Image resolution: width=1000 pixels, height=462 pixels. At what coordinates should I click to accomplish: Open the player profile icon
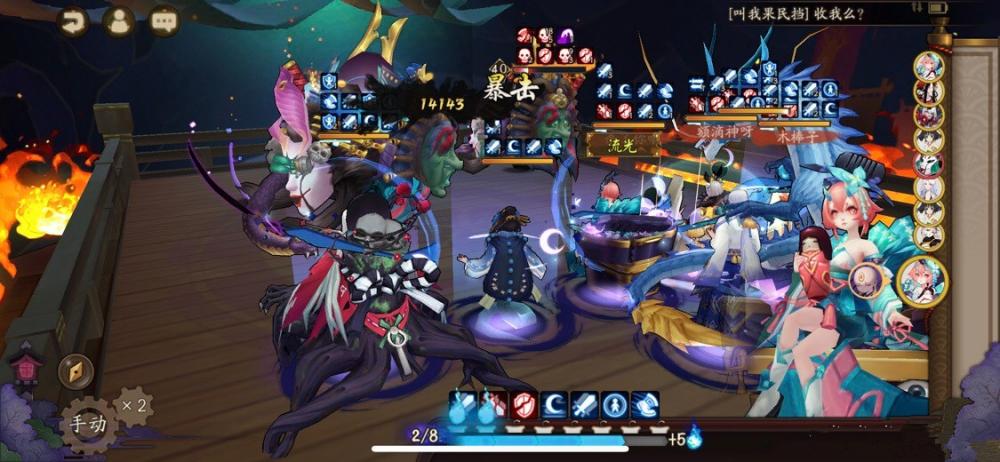(120, 21)
